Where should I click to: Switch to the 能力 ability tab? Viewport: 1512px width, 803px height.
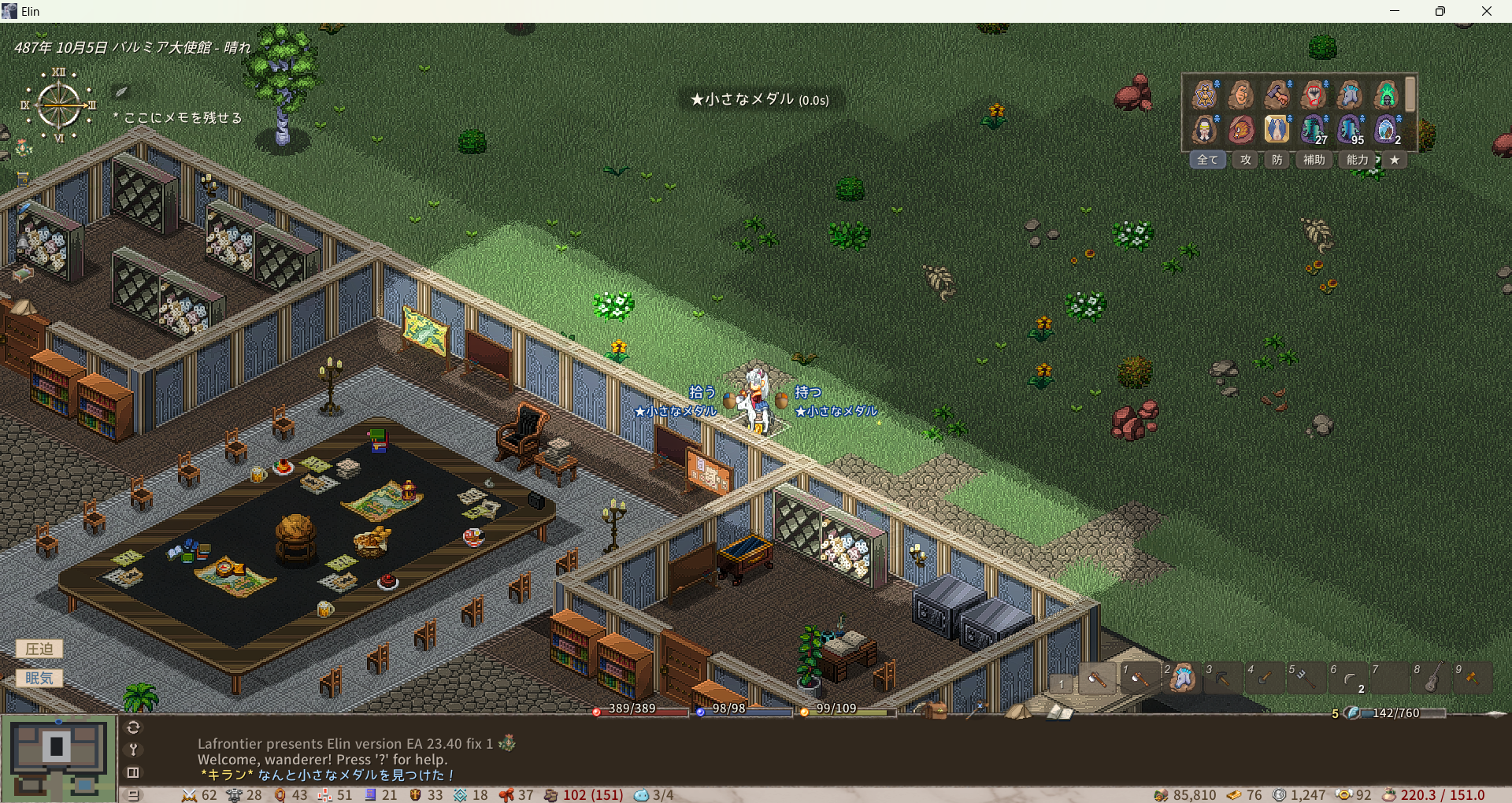pyautogui.click(x=1357, y=160)
